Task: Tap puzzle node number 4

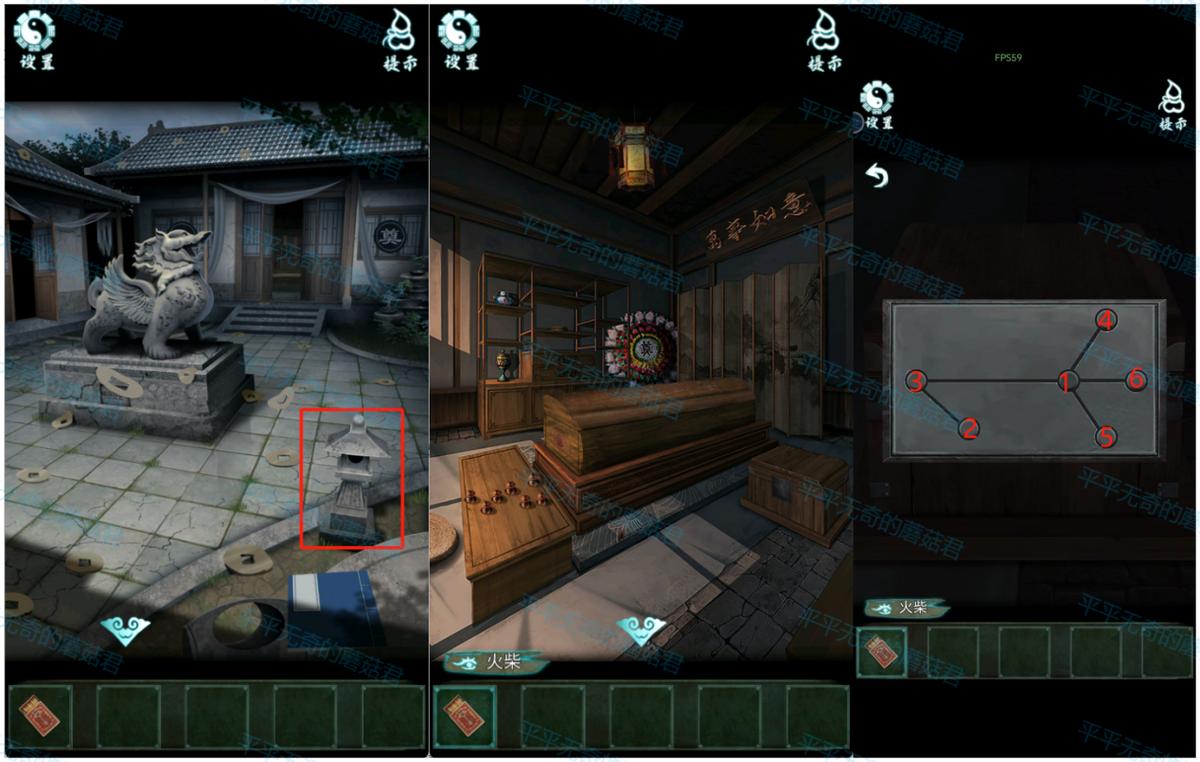Action: [x=1105, y=320]
